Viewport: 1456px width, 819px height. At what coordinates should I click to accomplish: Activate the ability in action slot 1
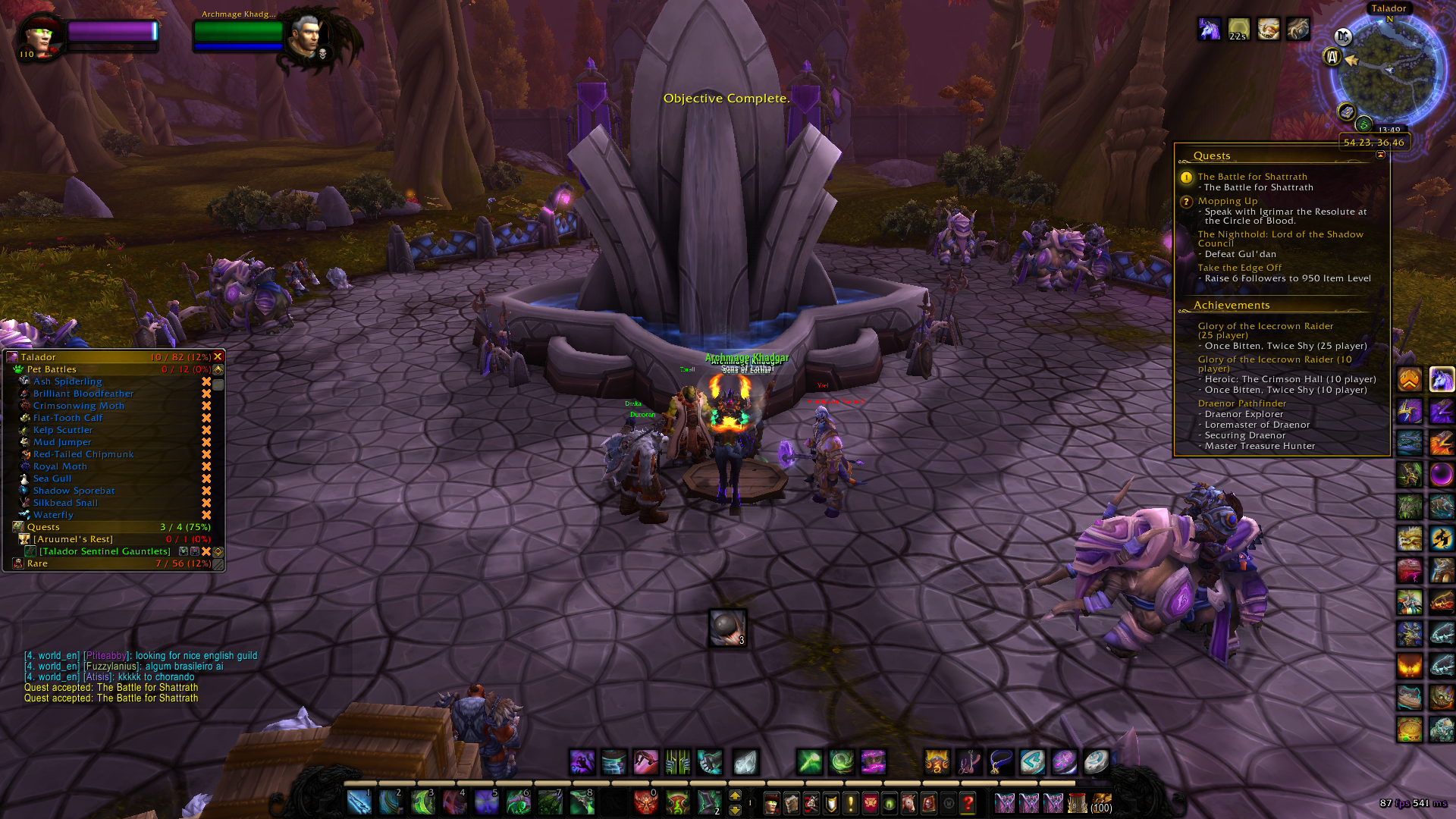[x=359, y=802]
